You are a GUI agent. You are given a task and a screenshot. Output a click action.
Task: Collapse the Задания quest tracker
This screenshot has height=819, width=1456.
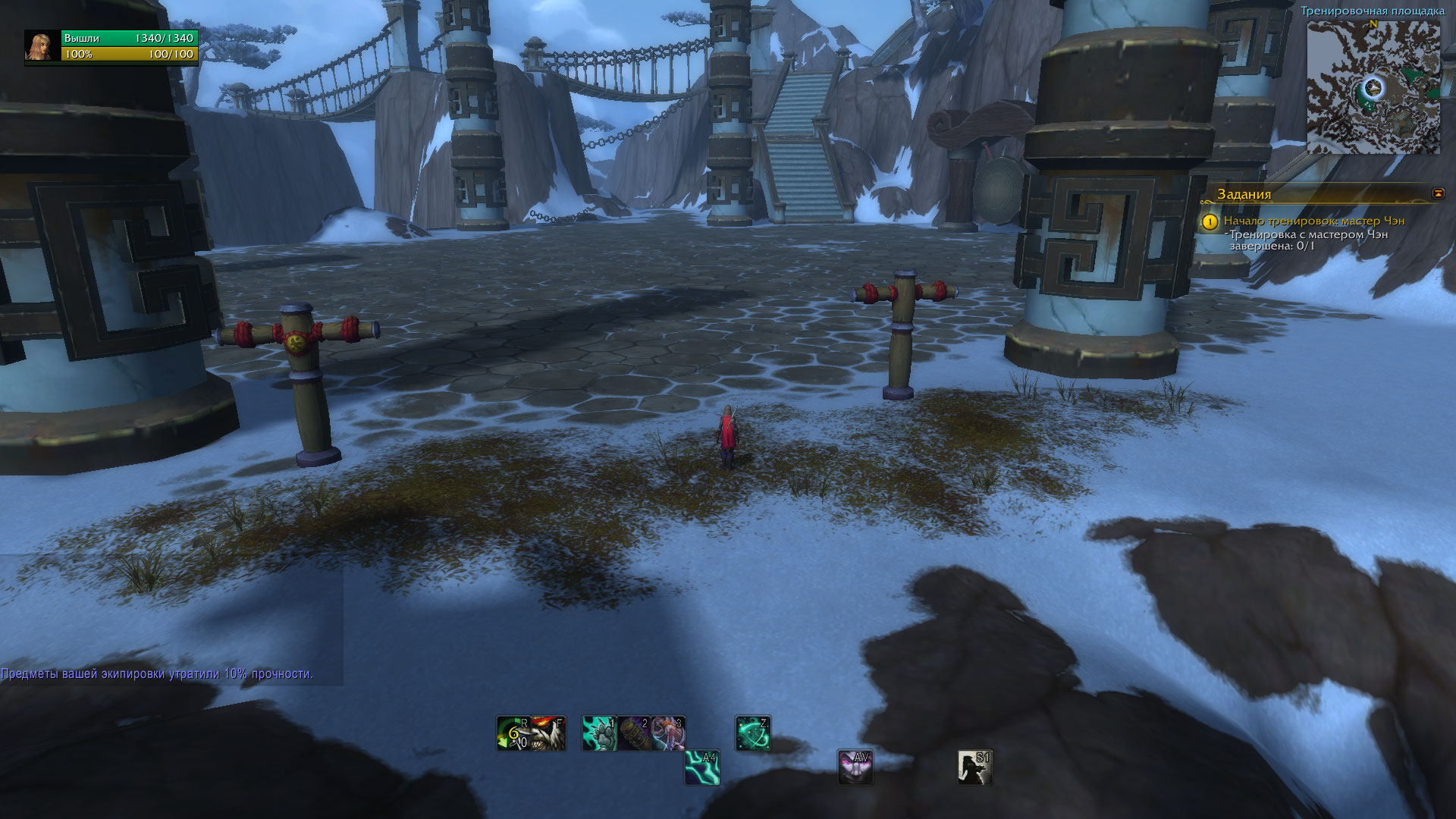(x=1438, y=193)
